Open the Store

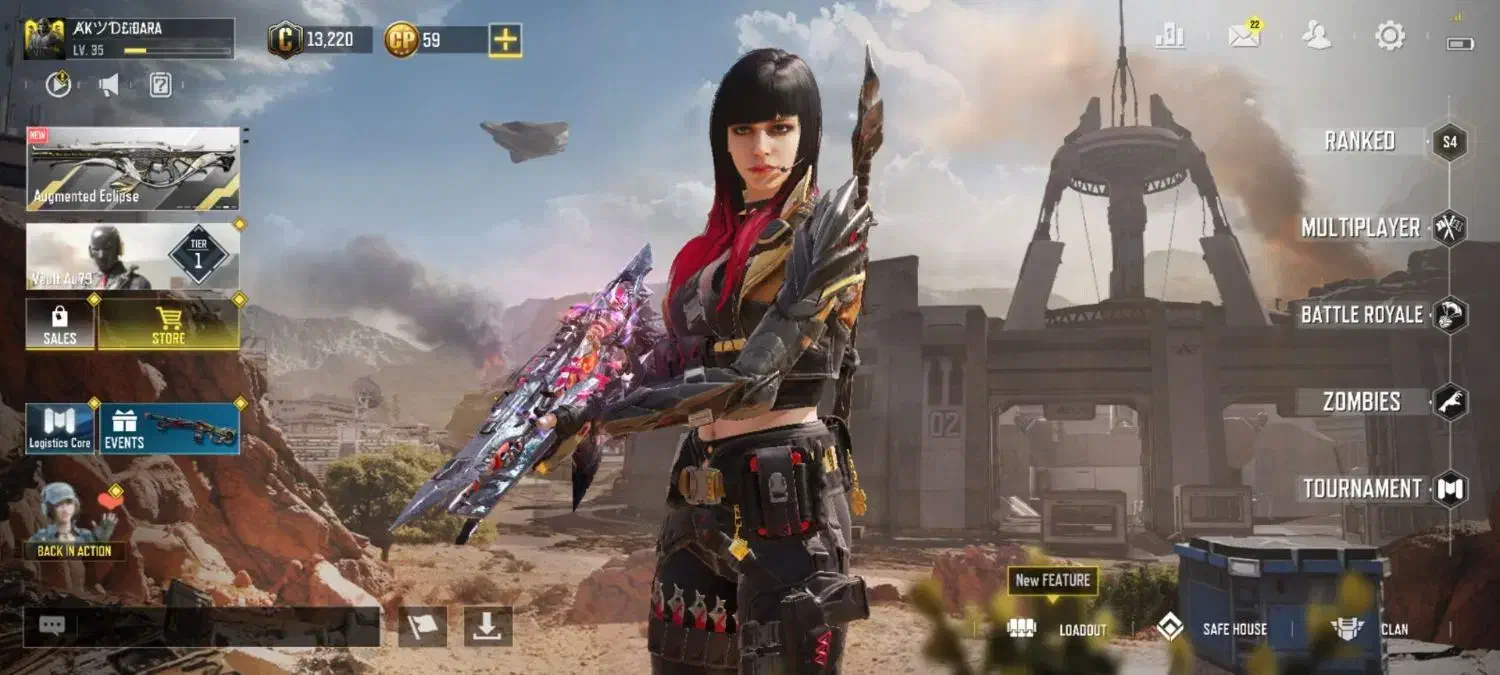tap(168, 324)
